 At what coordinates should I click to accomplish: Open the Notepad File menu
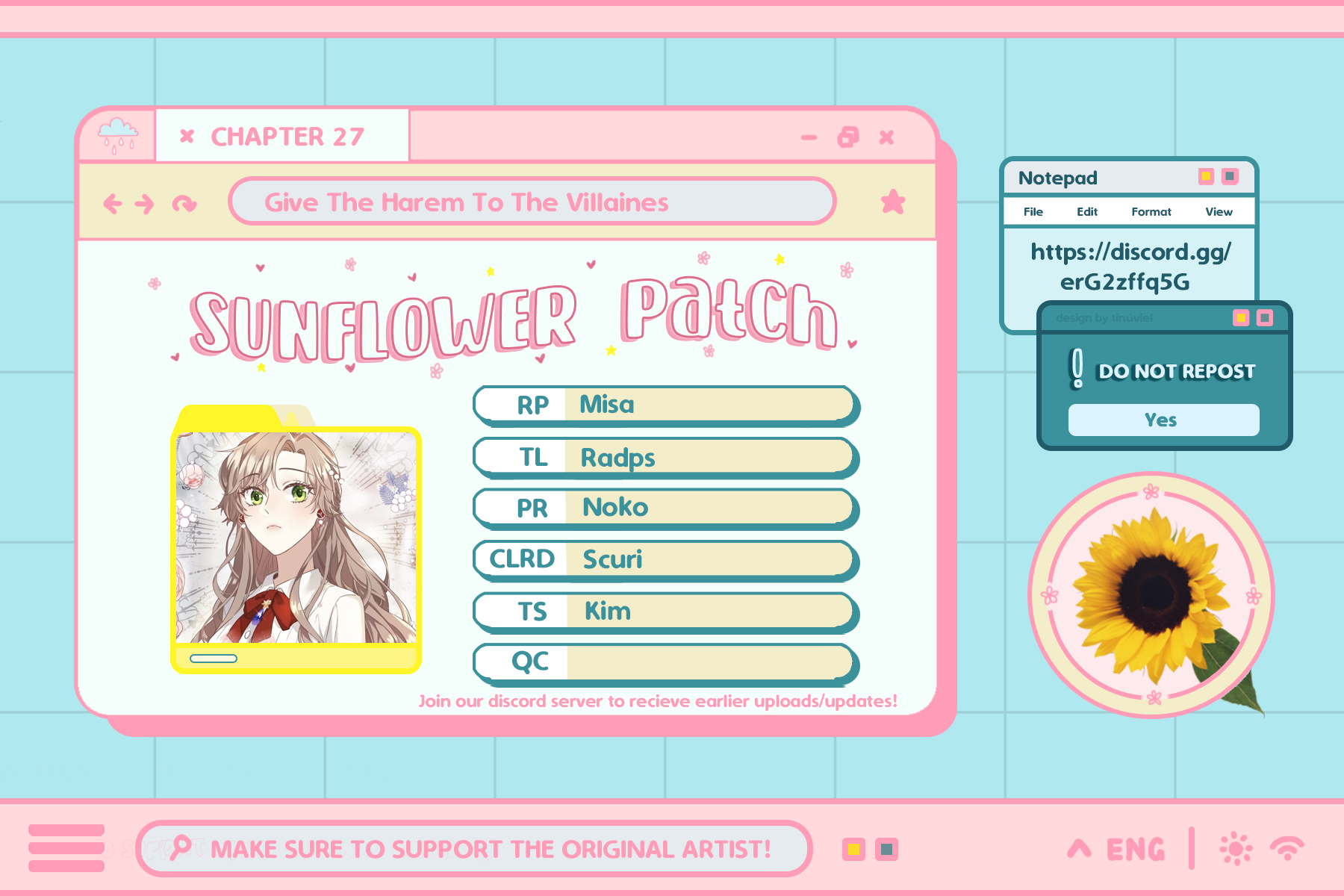(1033, 212)
